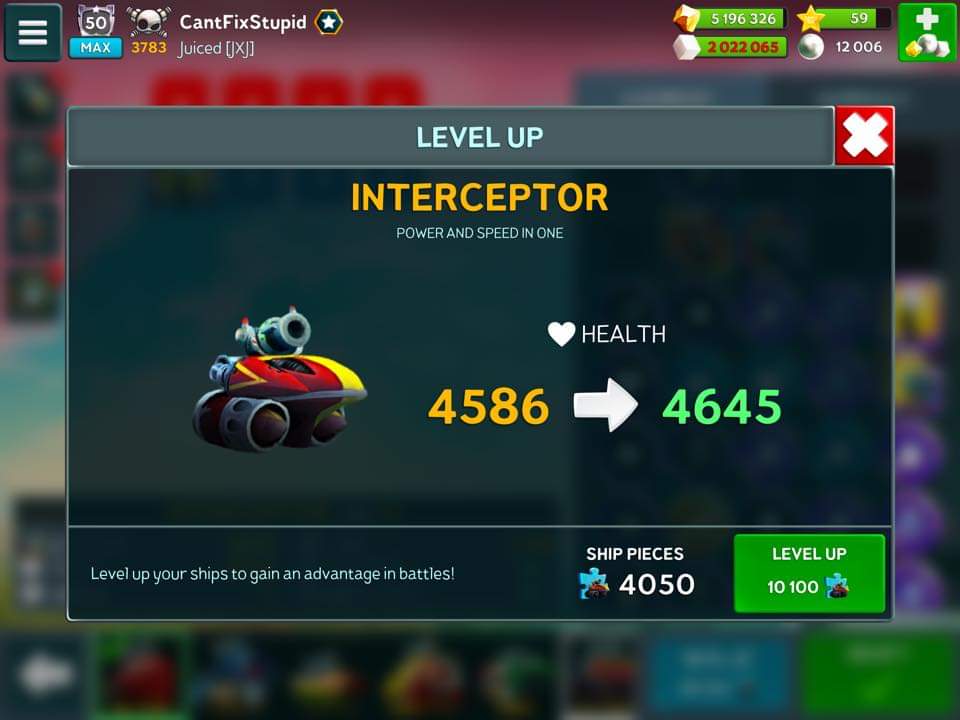This screenshot has width=960, height=720.
Task: Level up the Interceptor for 10 100 pieces
Action: 809,572
